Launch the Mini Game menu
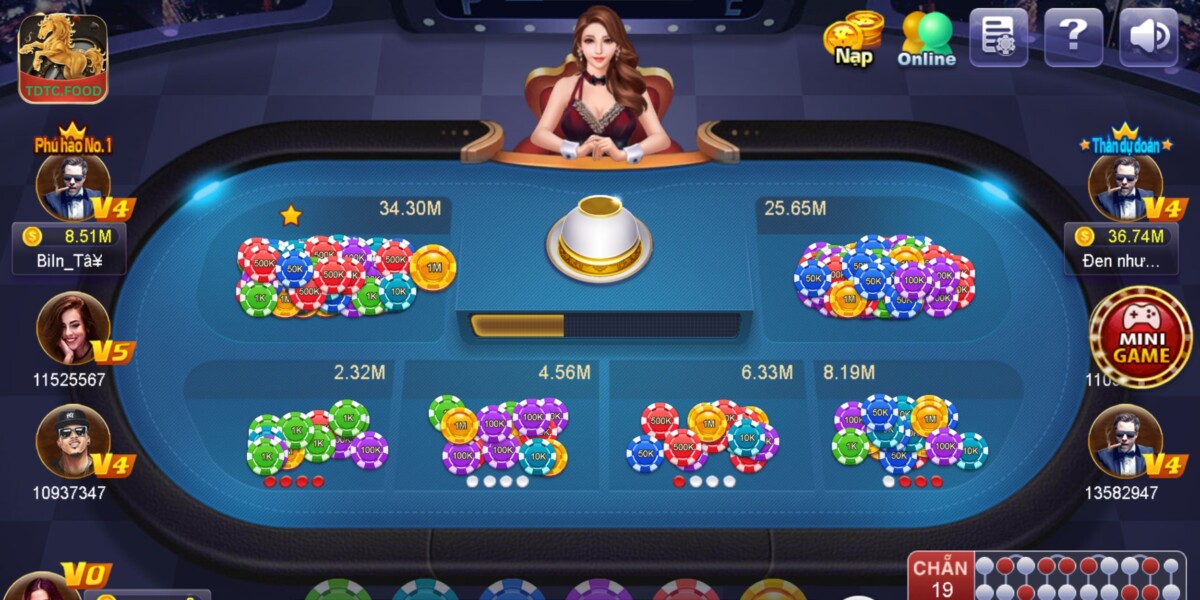Image resolution: width=1200 pixels, height=600 pixels. 1140,337
